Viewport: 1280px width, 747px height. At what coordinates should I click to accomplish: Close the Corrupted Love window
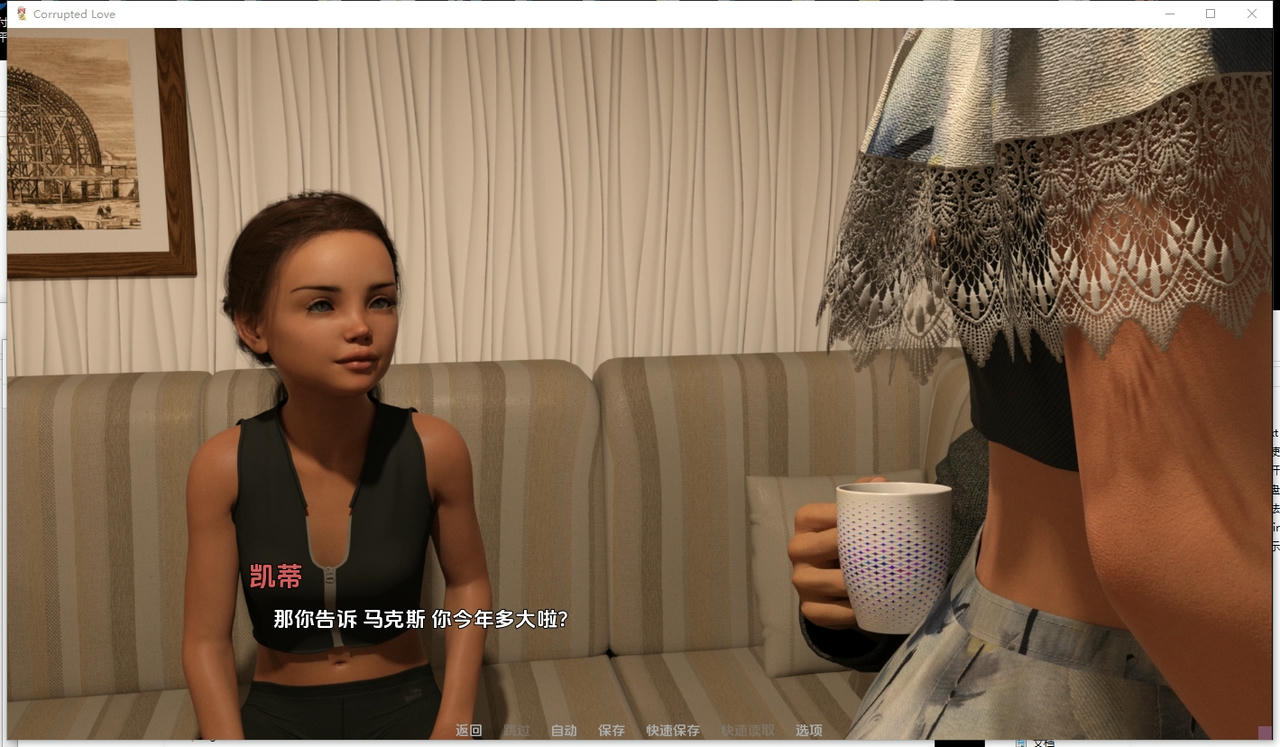[1252, 14]
